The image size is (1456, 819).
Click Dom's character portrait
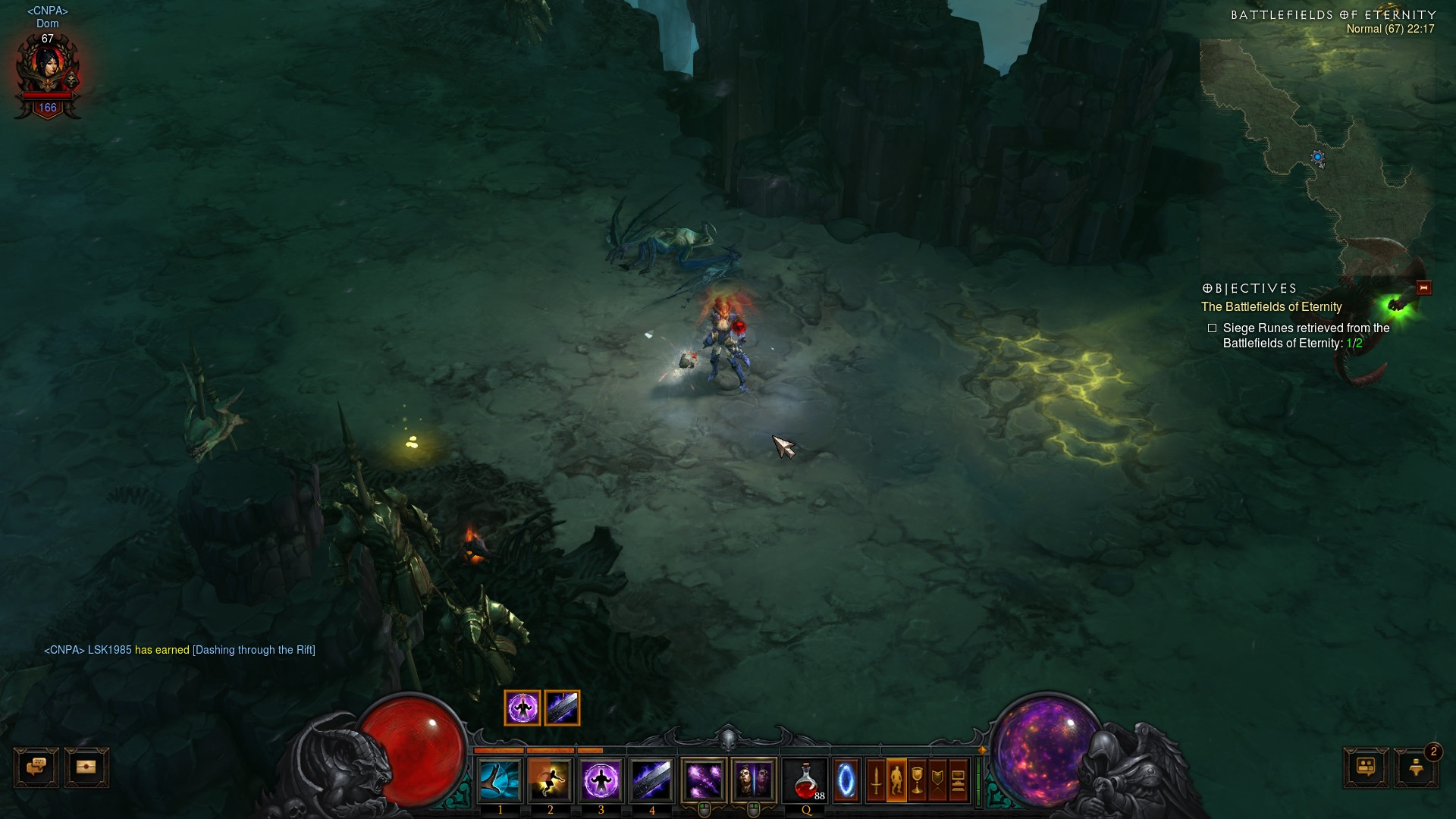(x=48, y=70)
